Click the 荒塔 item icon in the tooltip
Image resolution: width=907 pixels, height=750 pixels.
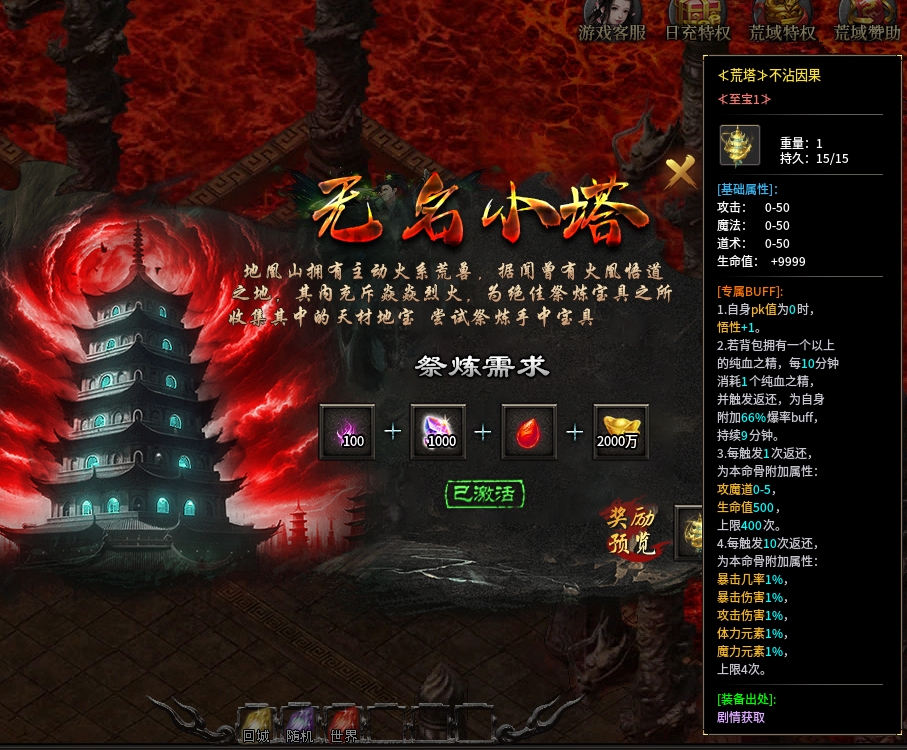coord(740,145)
